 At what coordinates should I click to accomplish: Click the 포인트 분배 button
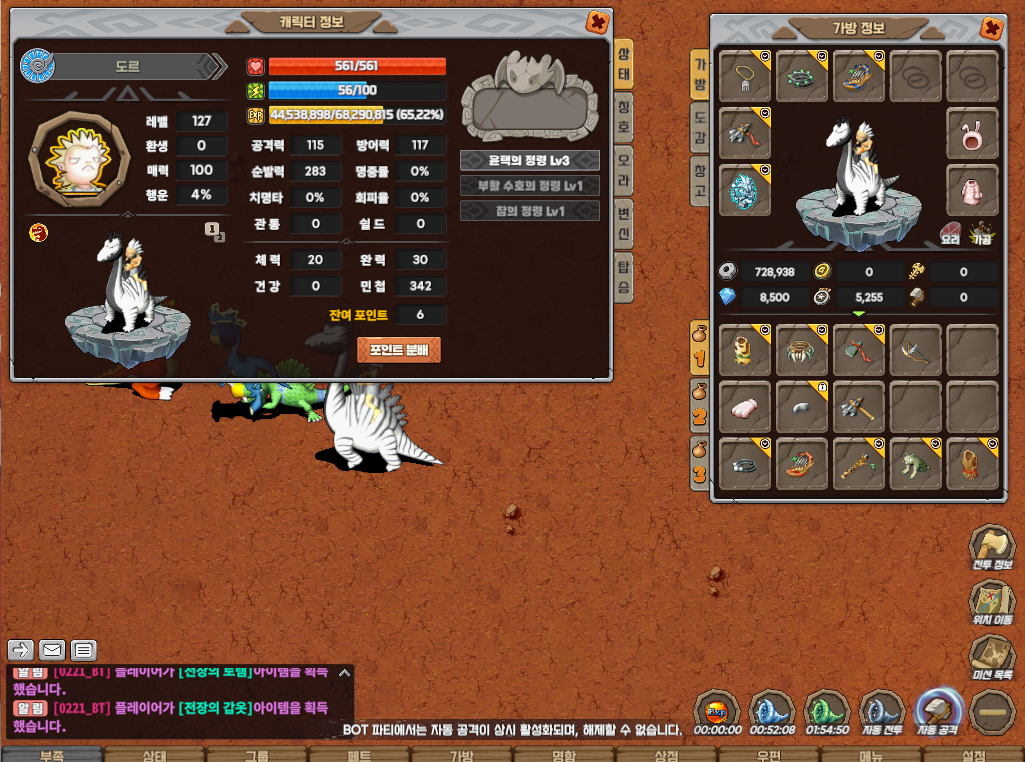click(x=399, y=350)
